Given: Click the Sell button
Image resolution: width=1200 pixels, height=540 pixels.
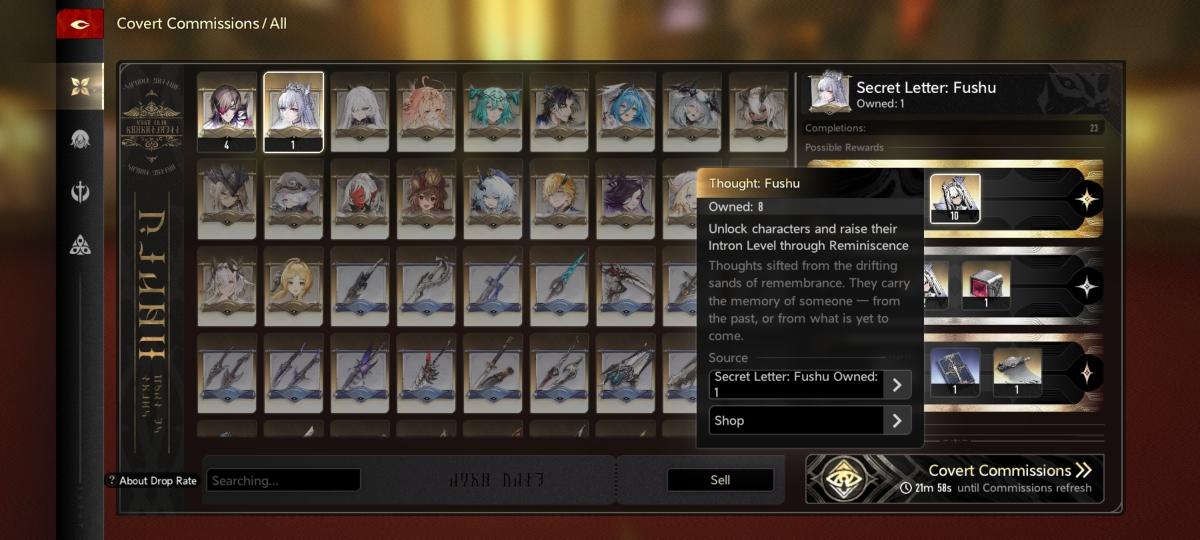Looking at the screenshot, I should 720,480.
